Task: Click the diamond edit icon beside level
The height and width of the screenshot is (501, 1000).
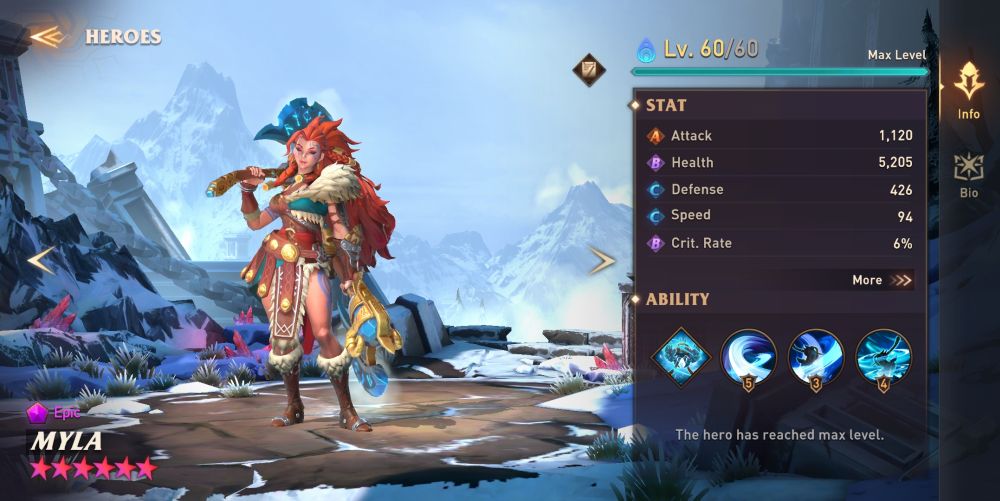Action: click(x=589, y=70)
